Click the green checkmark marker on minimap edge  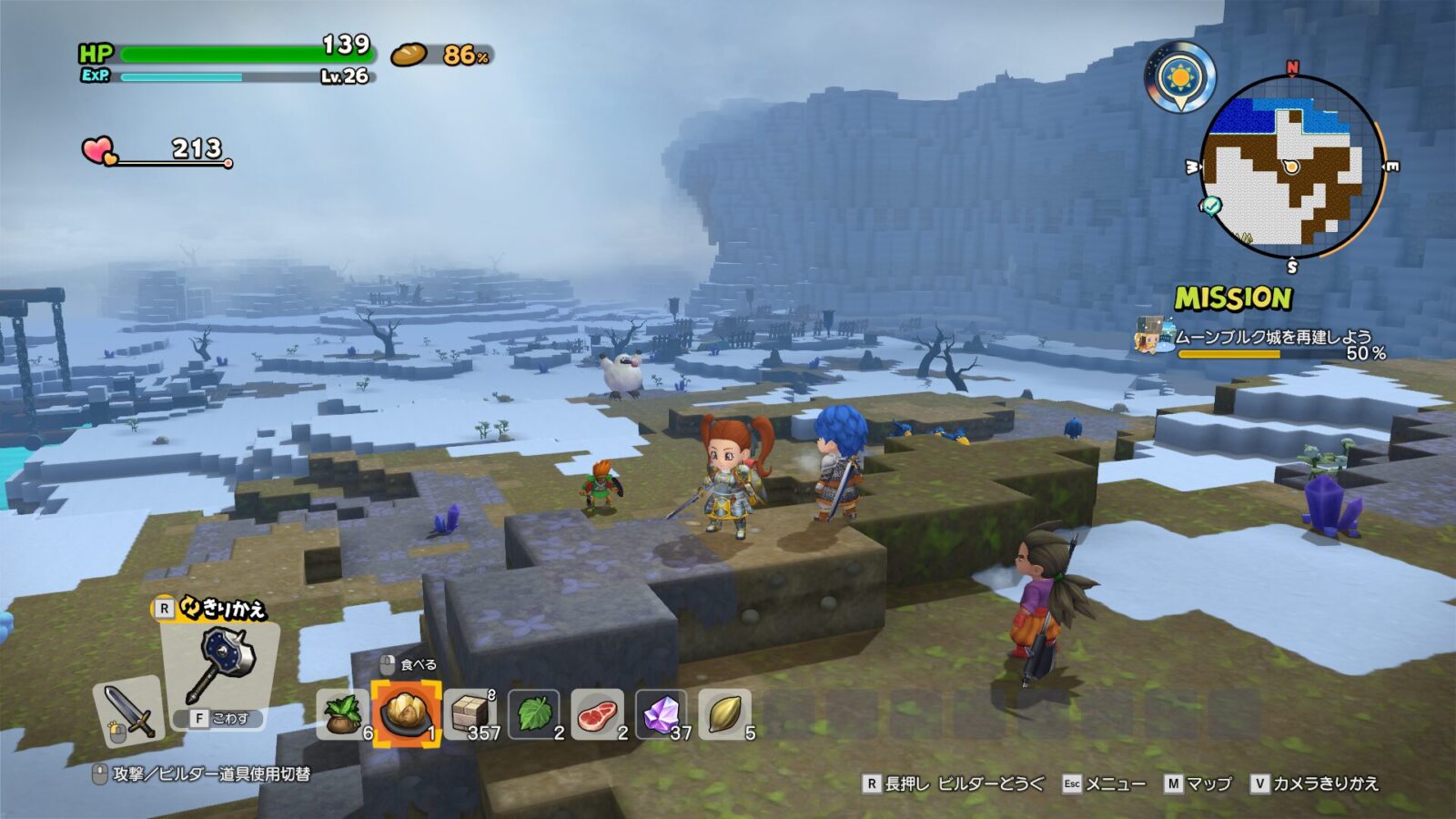point(1211,206)
